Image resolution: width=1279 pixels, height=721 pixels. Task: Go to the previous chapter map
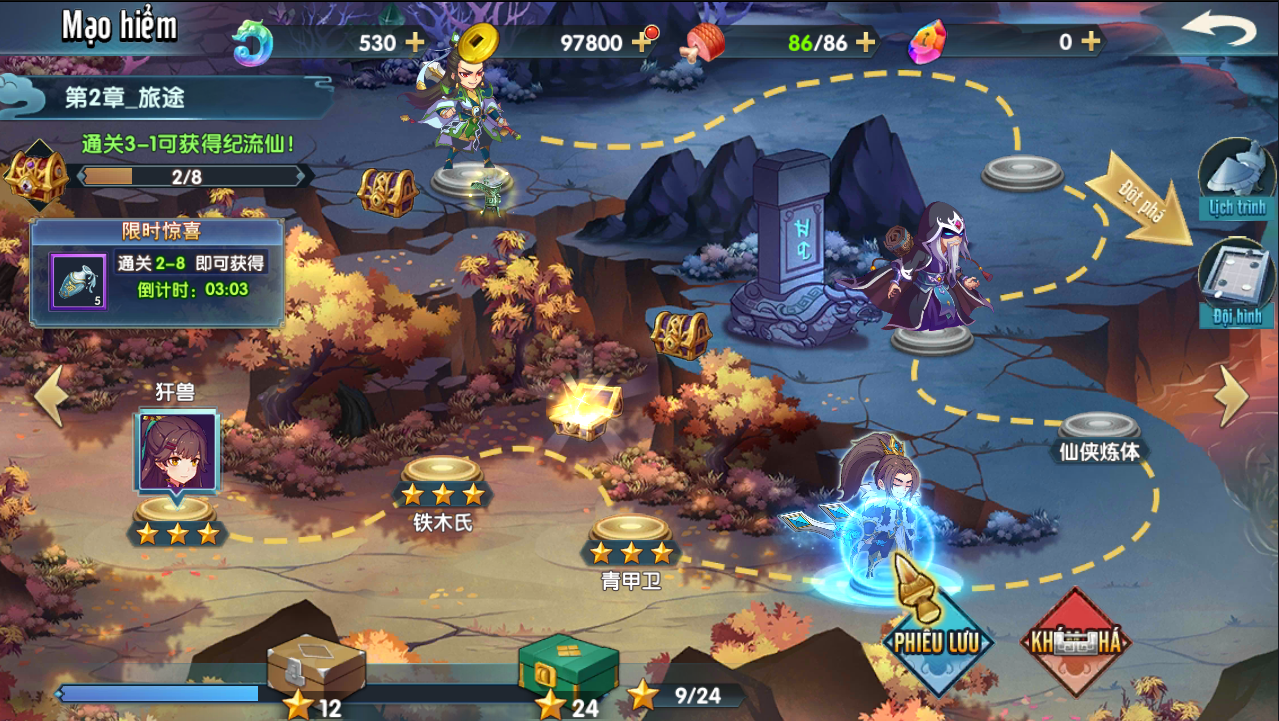coord(50,396)
